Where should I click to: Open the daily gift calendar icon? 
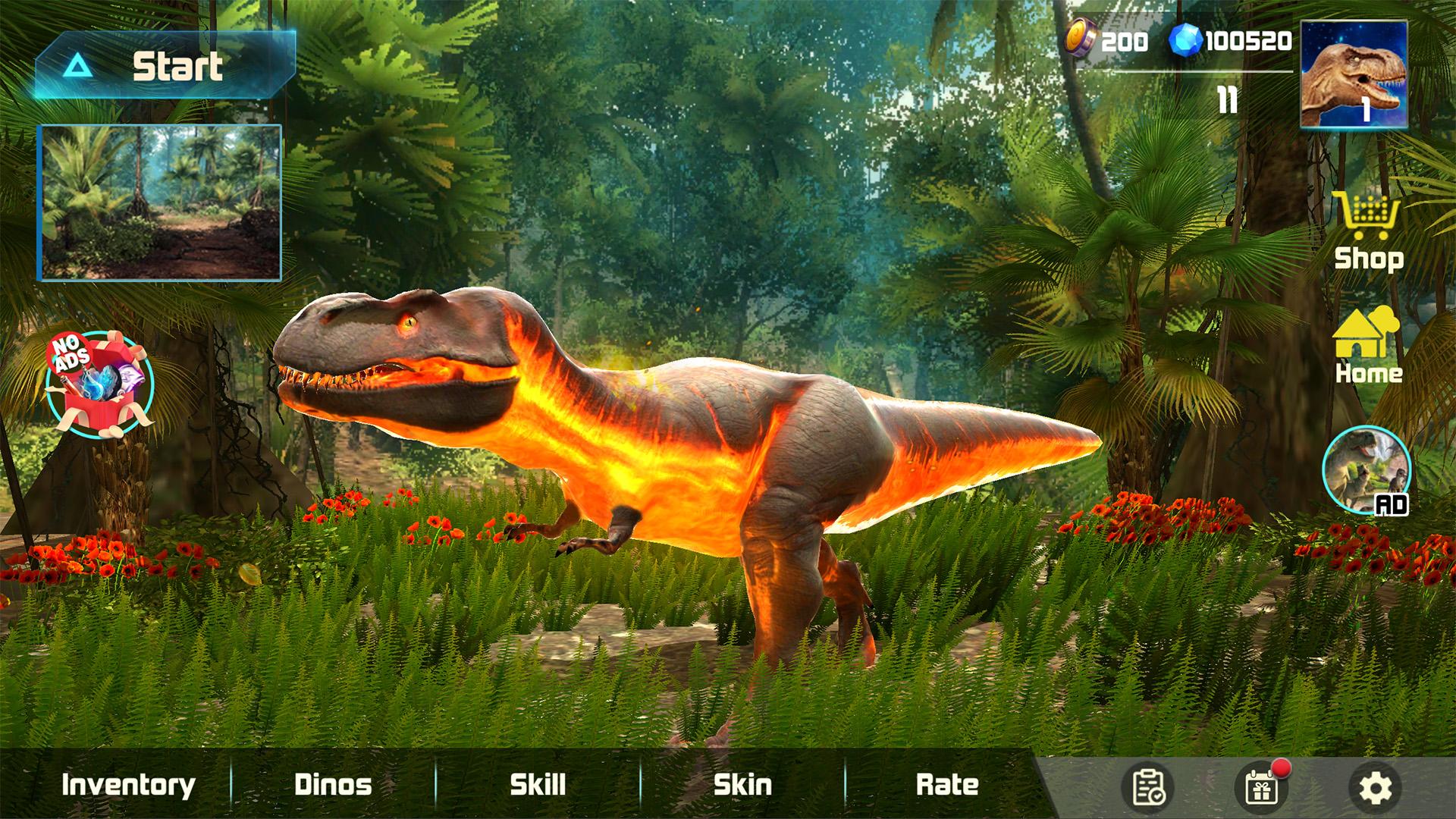tap(1262, 788)
